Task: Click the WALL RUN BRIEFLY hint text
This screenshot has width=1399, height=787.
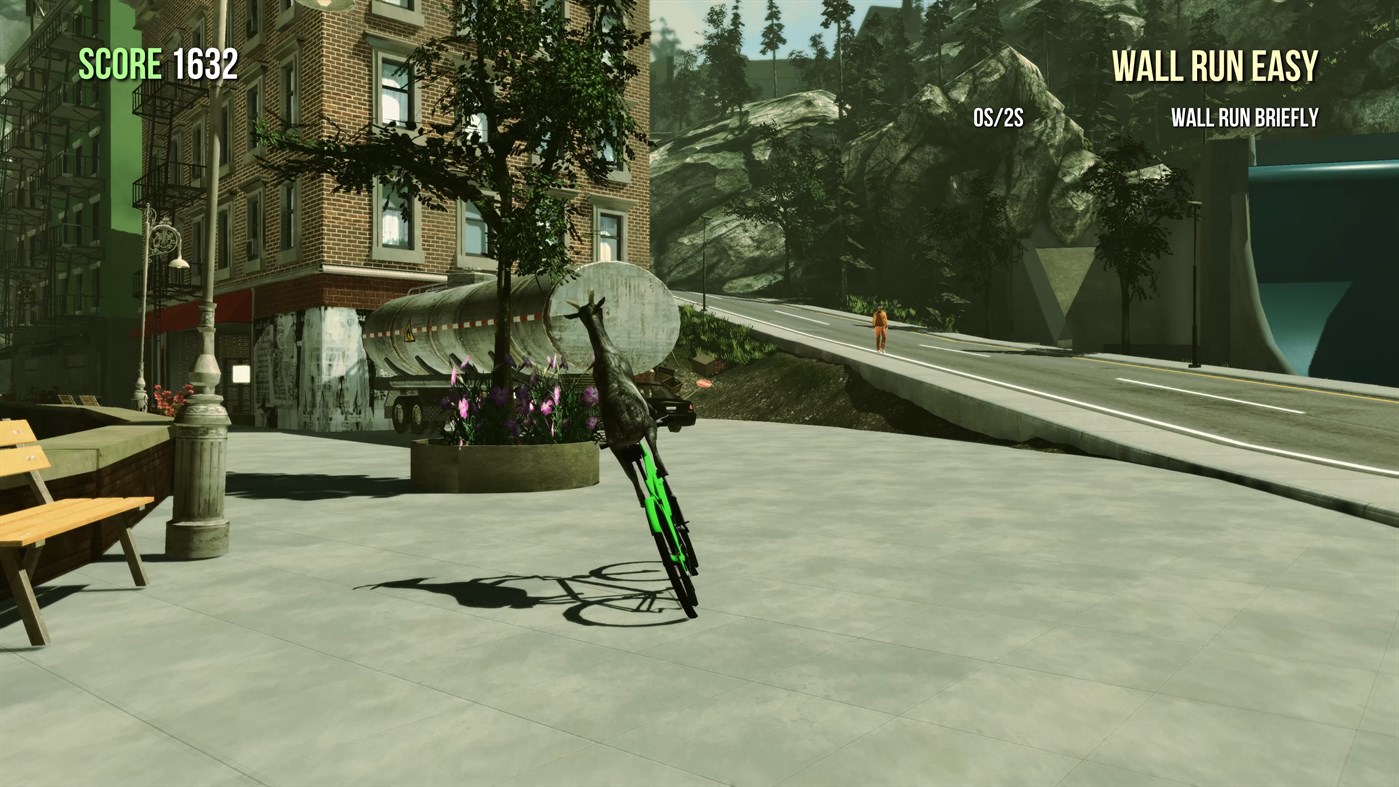Action: pyautogui.click(x=1244, y=116)
